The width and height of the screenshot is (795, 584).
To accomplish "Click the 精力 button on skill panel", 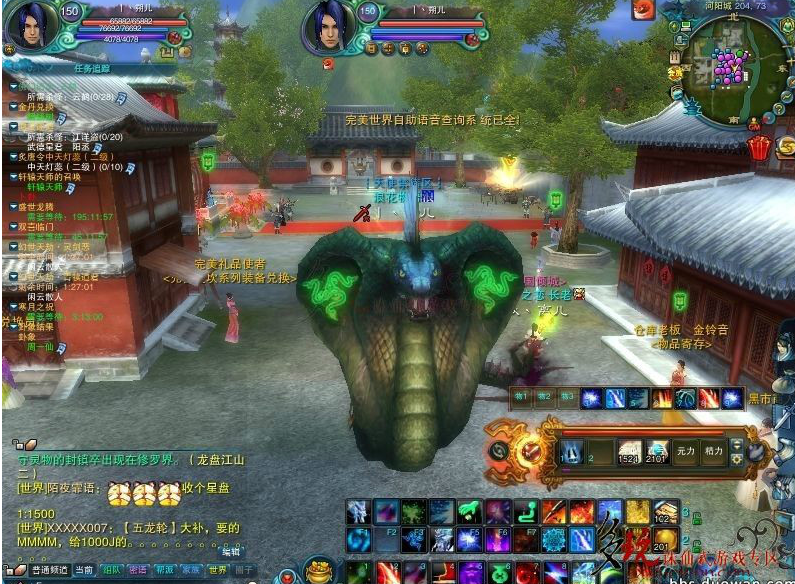I will coord(713,451).
